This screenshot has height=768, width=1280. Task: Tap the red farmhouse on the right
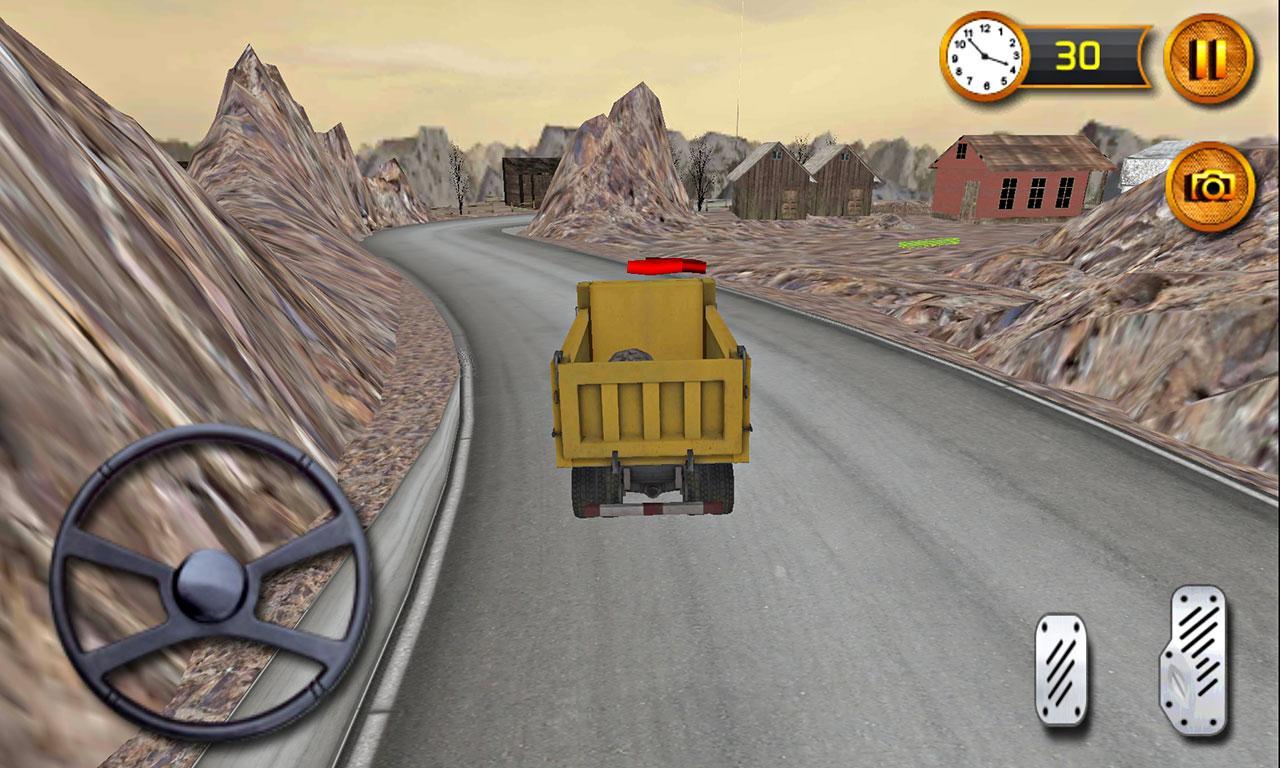pyautogui.click(x=1020, y=175)
